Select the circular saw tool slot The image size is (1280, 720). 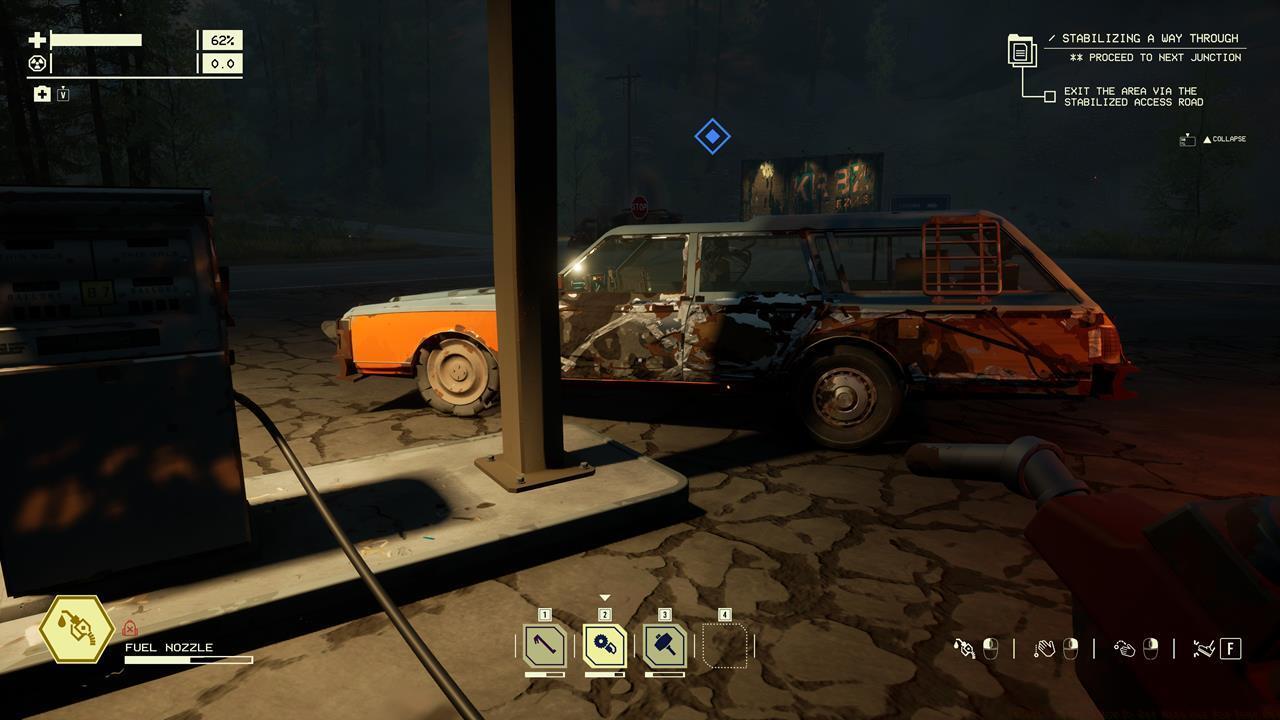(605, 646)
